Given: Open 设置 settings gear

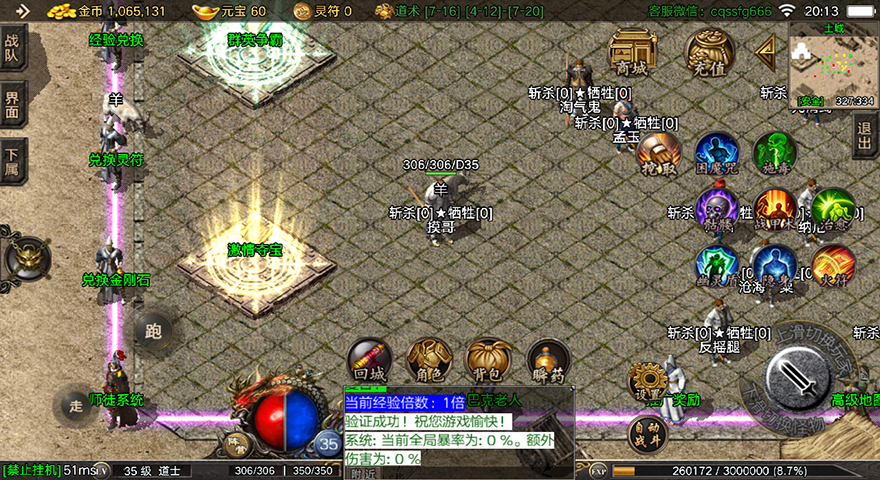Looking at the screenshot, I should [647, 382].
